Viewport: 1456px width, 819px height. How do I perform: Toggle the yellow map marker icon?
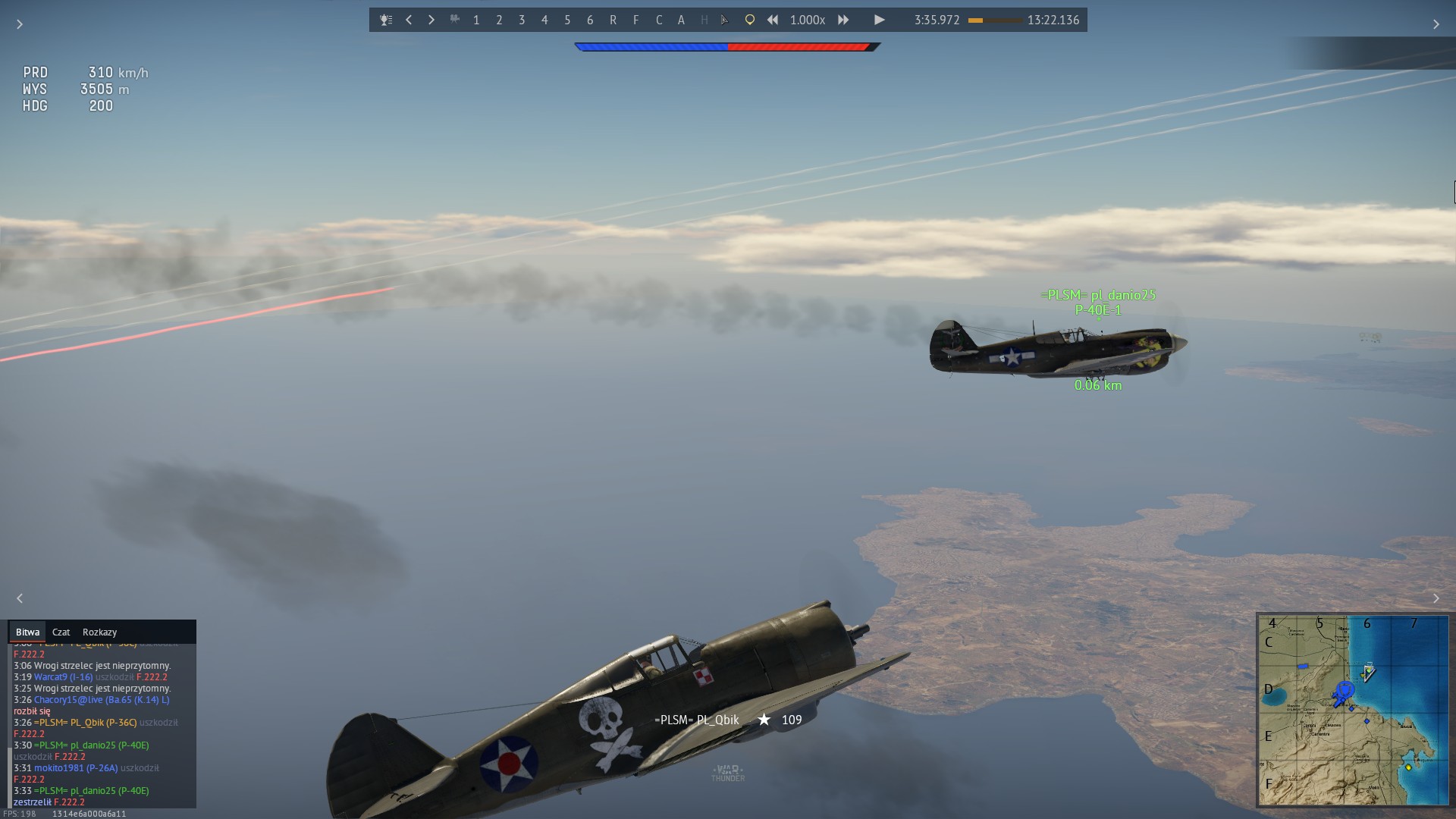pyautogui.click(x=749, y=20)
